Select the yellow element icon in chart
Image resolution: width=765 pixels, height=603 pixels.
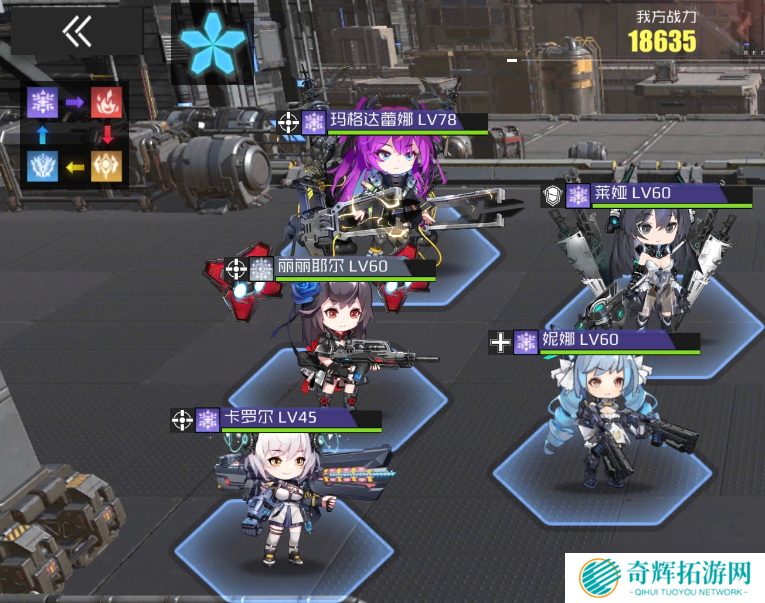pyautogui.click(x=106, y=165)
